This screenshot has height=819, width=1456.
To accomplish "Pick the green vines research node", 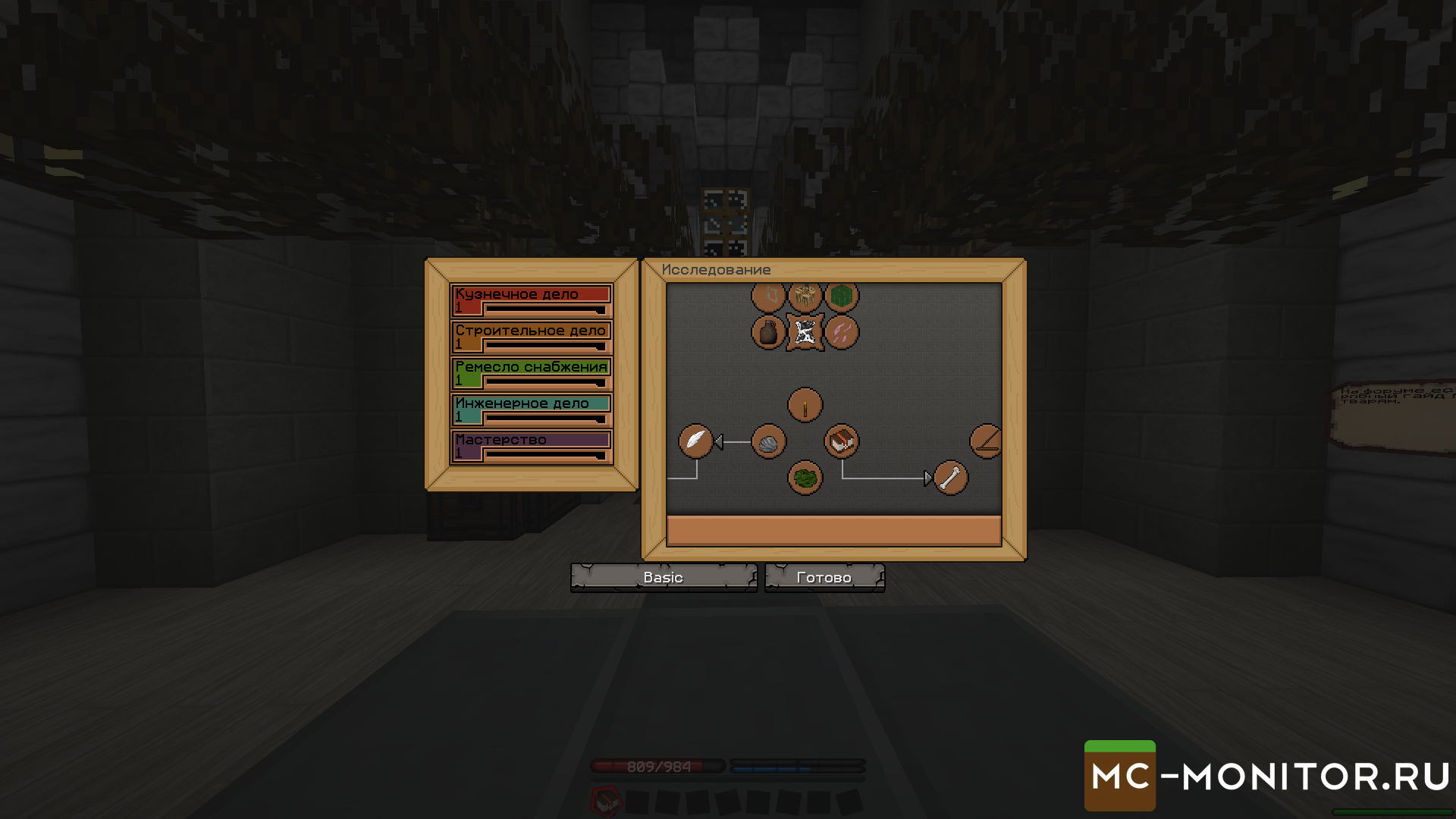I will [805, 478].
